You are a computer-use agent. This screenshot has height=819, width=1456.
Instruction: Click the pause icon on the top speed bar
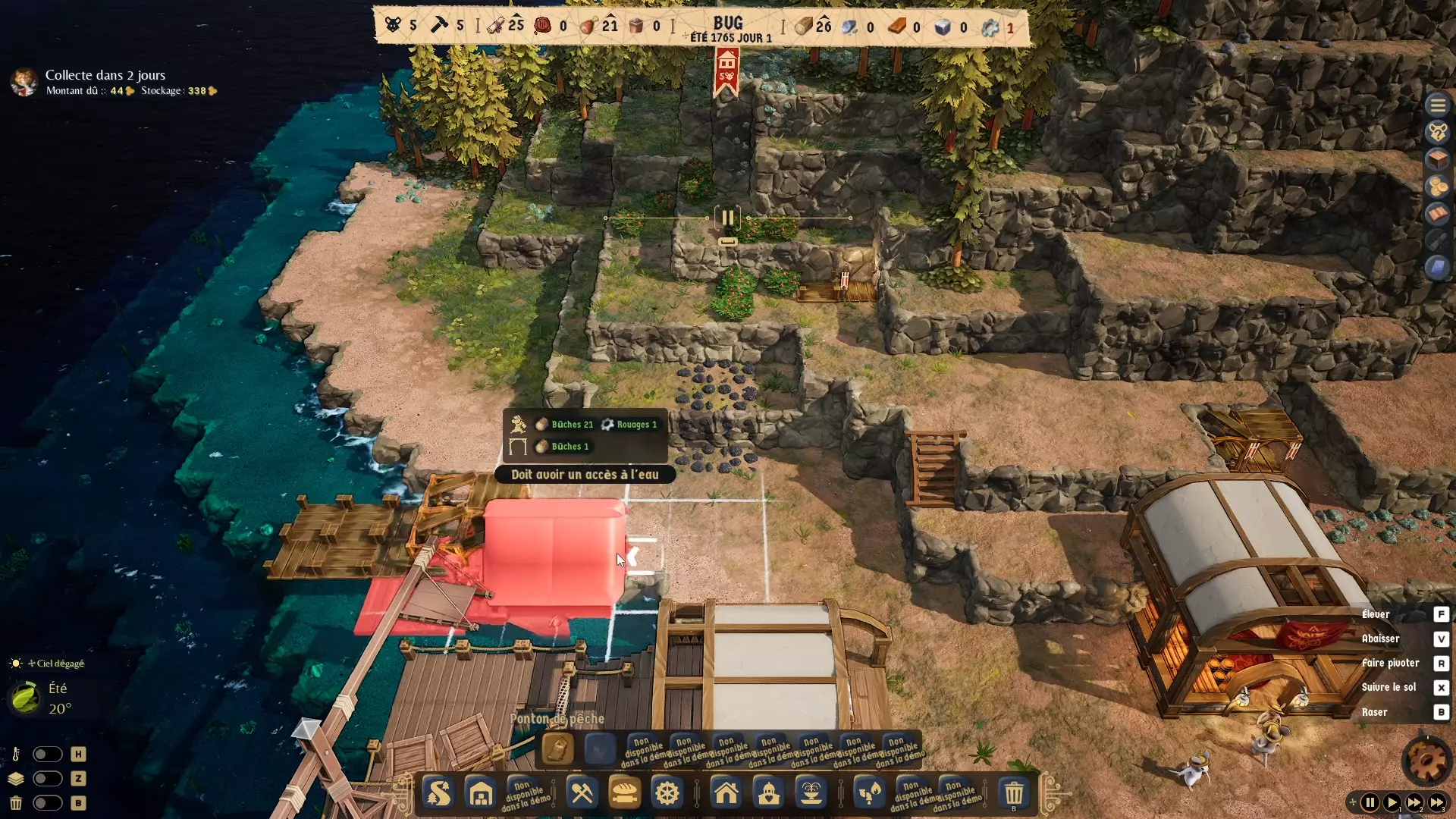tap(726, 218)
